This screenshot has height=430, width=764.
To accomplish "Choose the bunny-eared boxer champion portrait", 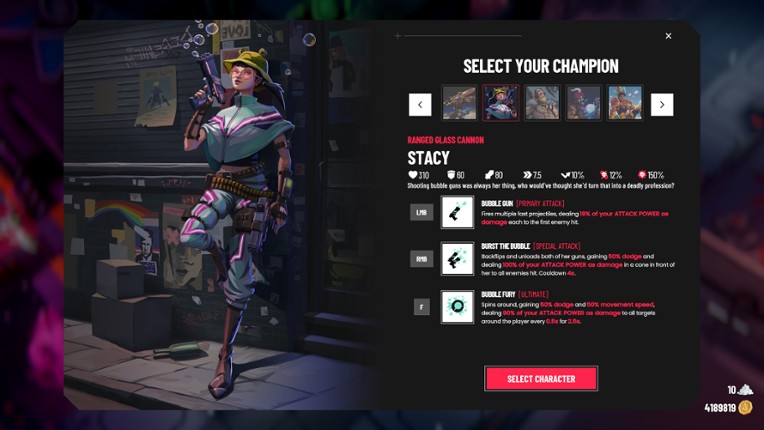I will click(x=625, y=104).
